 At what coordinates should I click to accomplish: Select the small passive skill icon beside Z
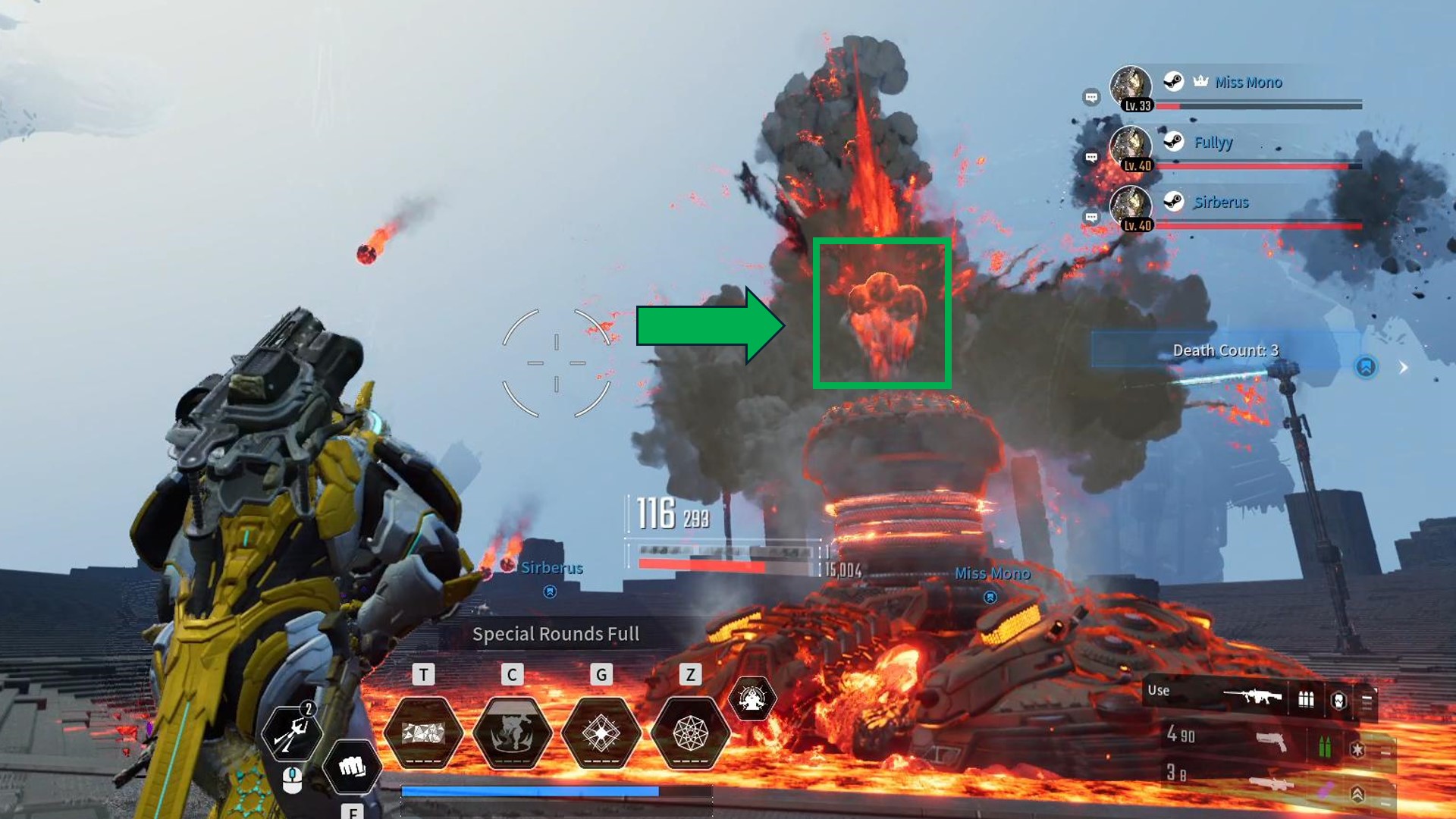tap(752, 698)
